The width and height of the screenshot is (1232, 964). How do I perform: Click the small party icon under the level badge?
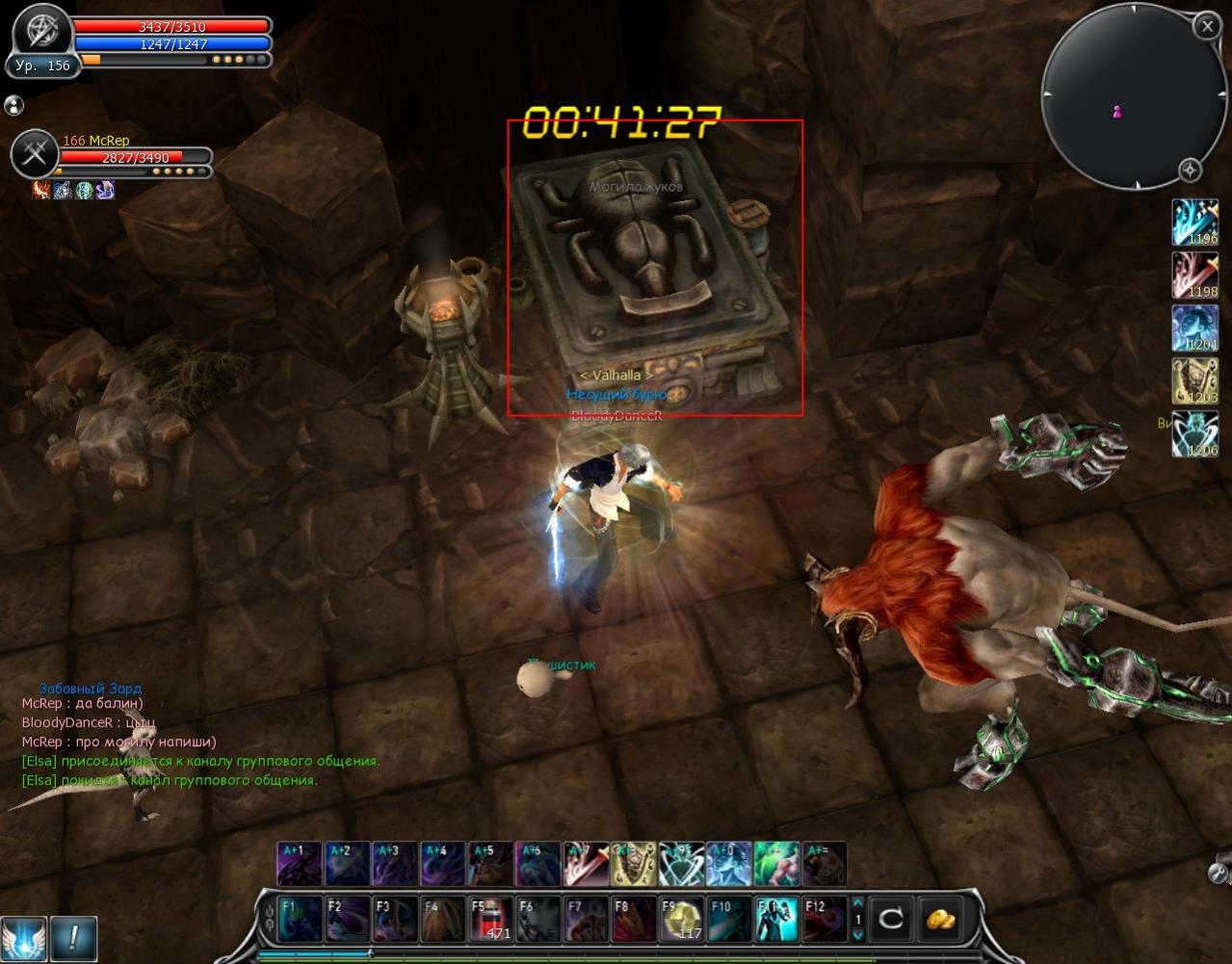(13, 105)
